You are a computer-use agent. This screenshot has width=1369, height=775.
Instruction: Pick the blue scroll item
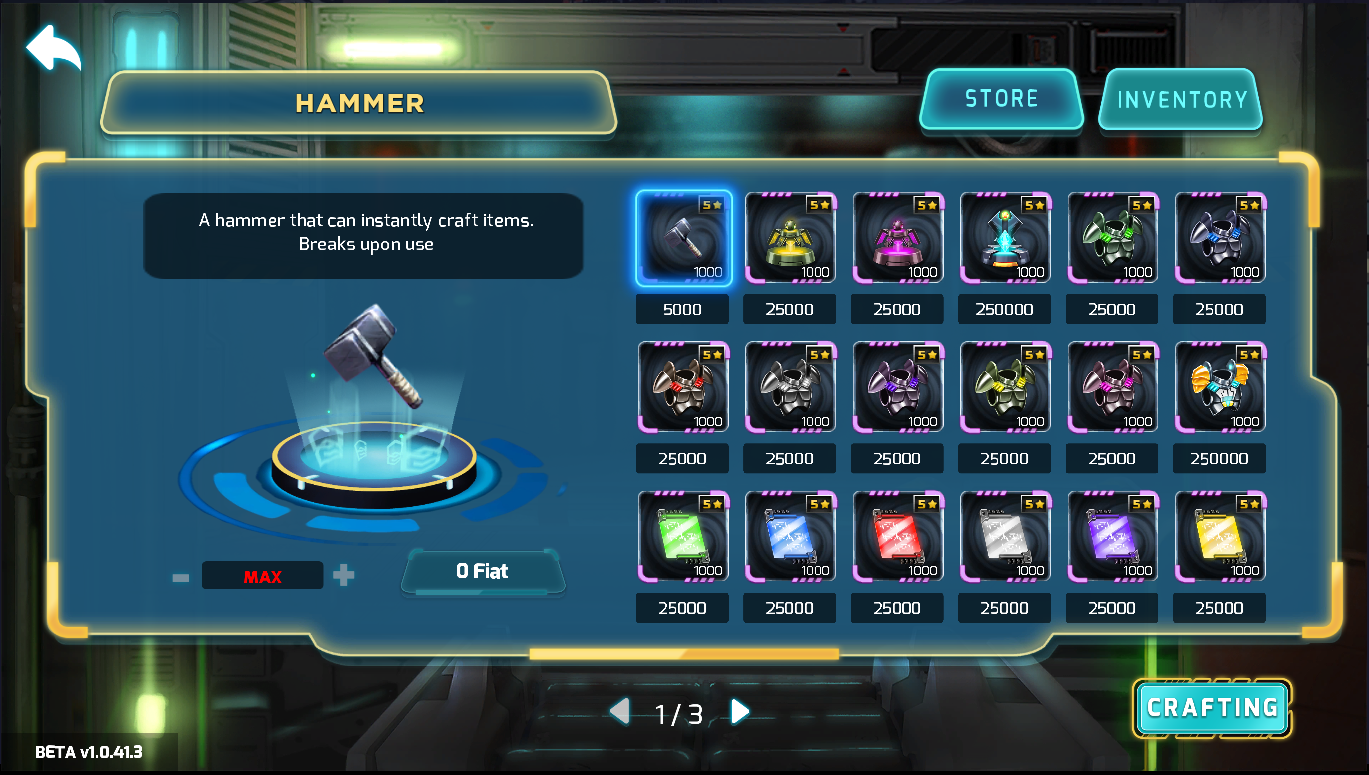pos(790,536)
